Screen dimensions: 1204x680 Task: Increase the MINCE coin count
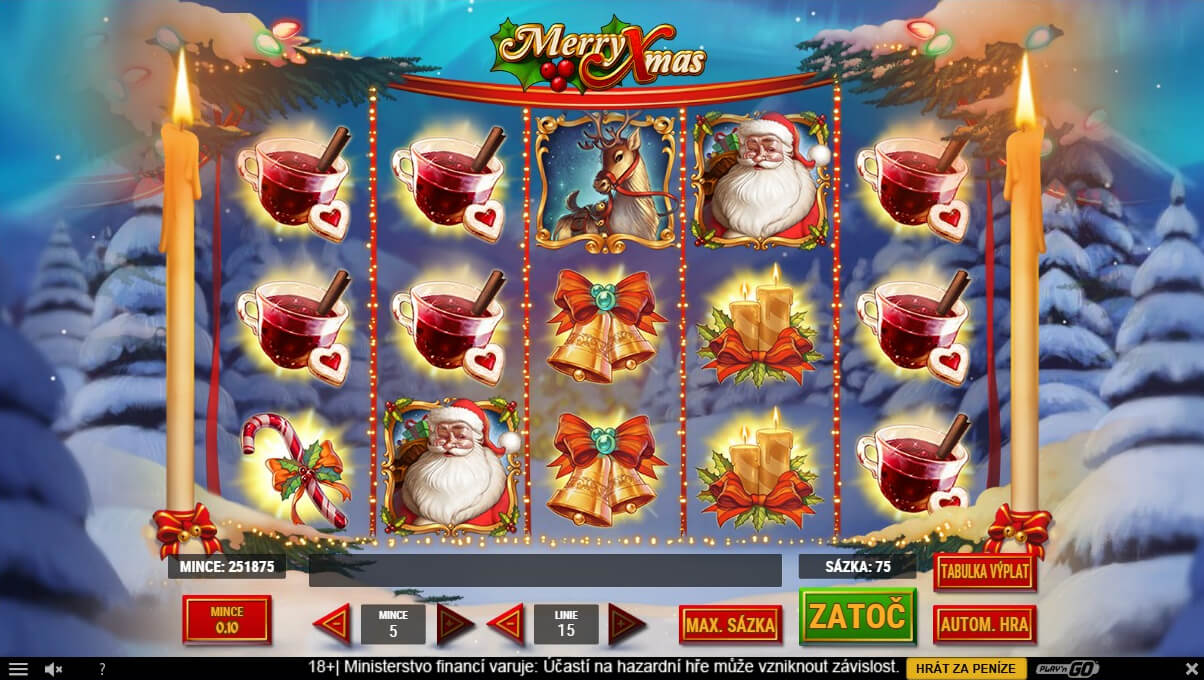point(455,624)
